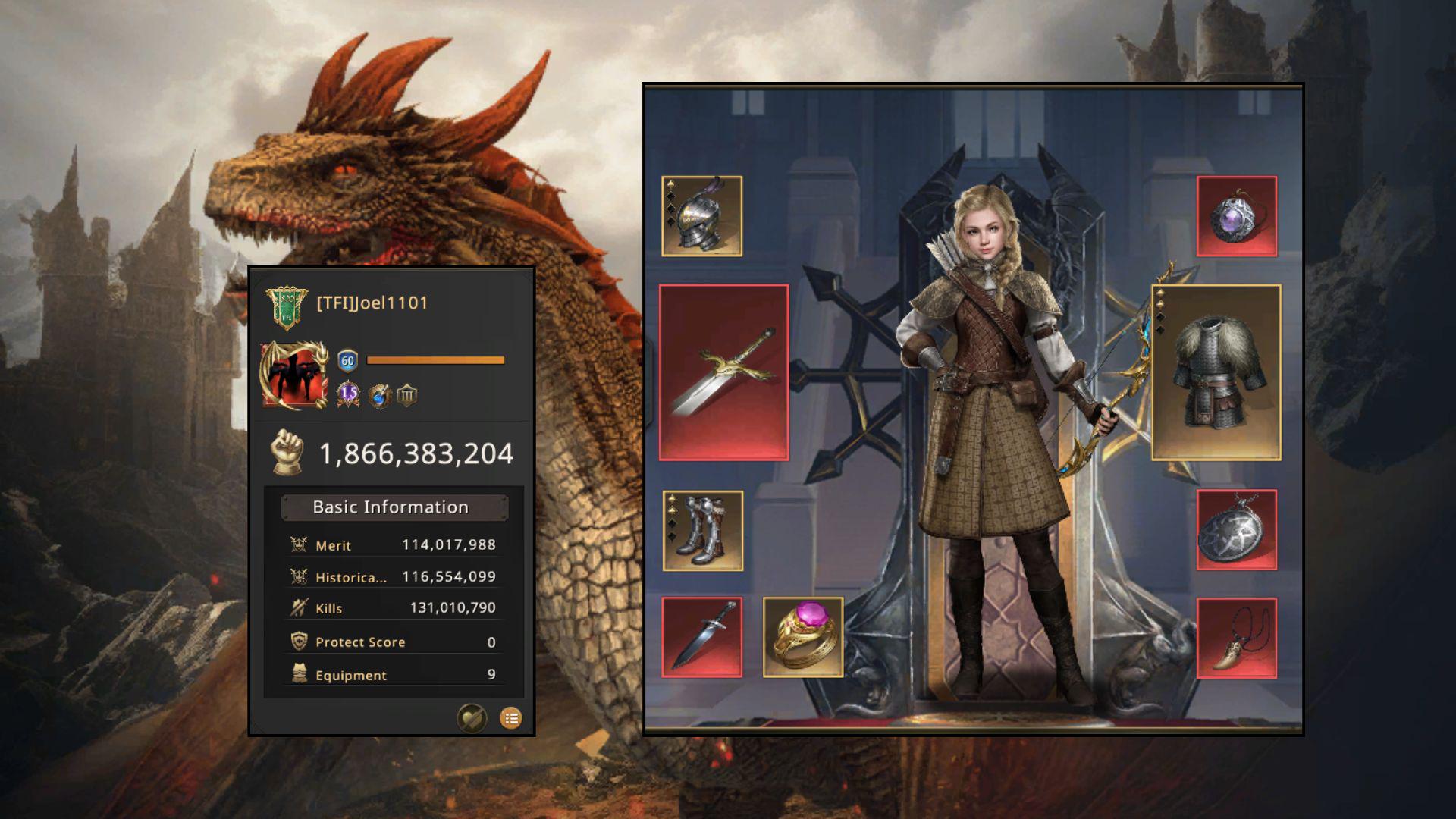Open the orange list button
Viewport: 1456px width, 819px height.
pos(511,717)
